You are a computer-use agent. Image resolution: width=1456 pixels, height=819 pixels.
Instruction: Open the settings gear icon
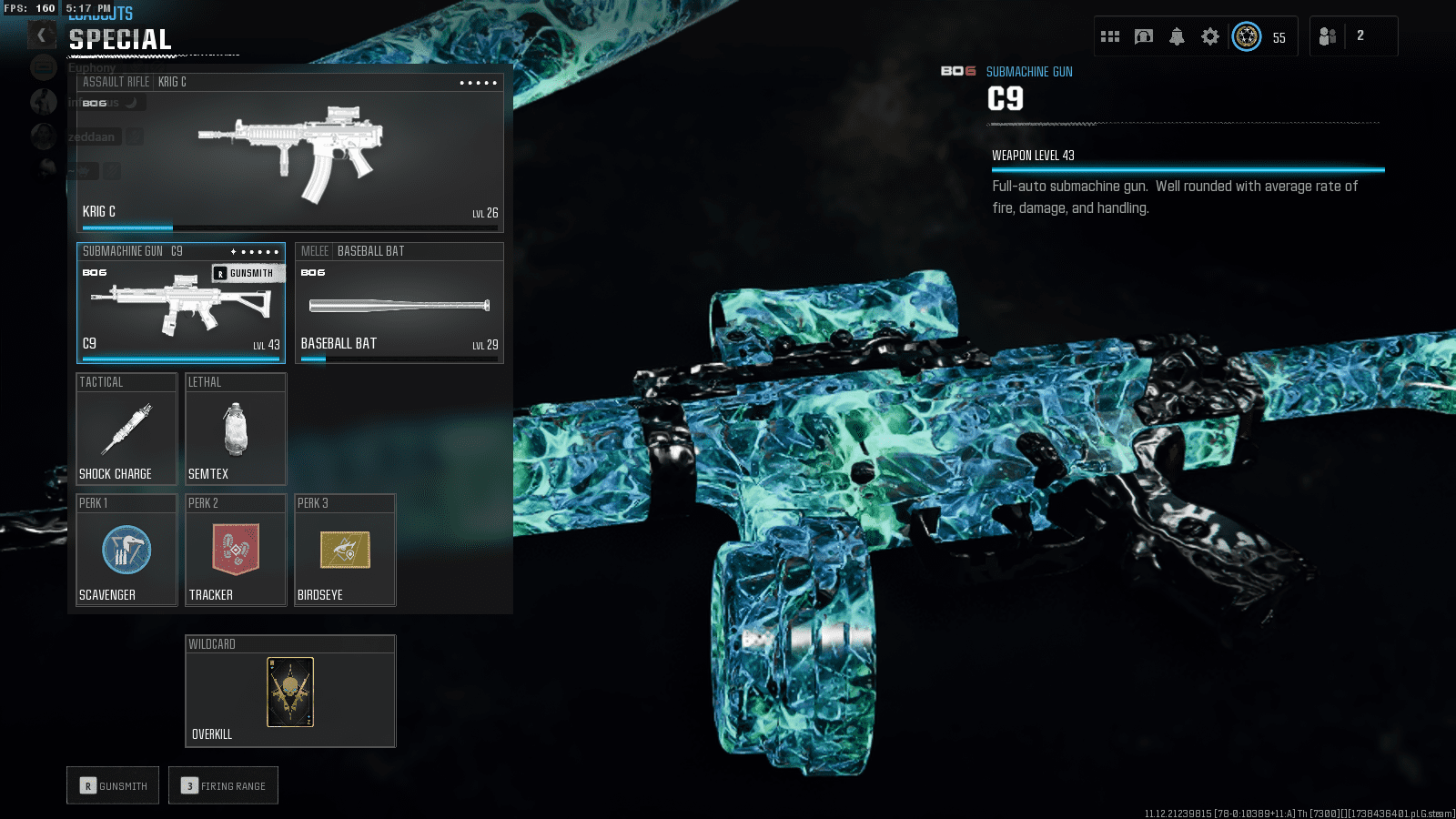pos(1209,36)
